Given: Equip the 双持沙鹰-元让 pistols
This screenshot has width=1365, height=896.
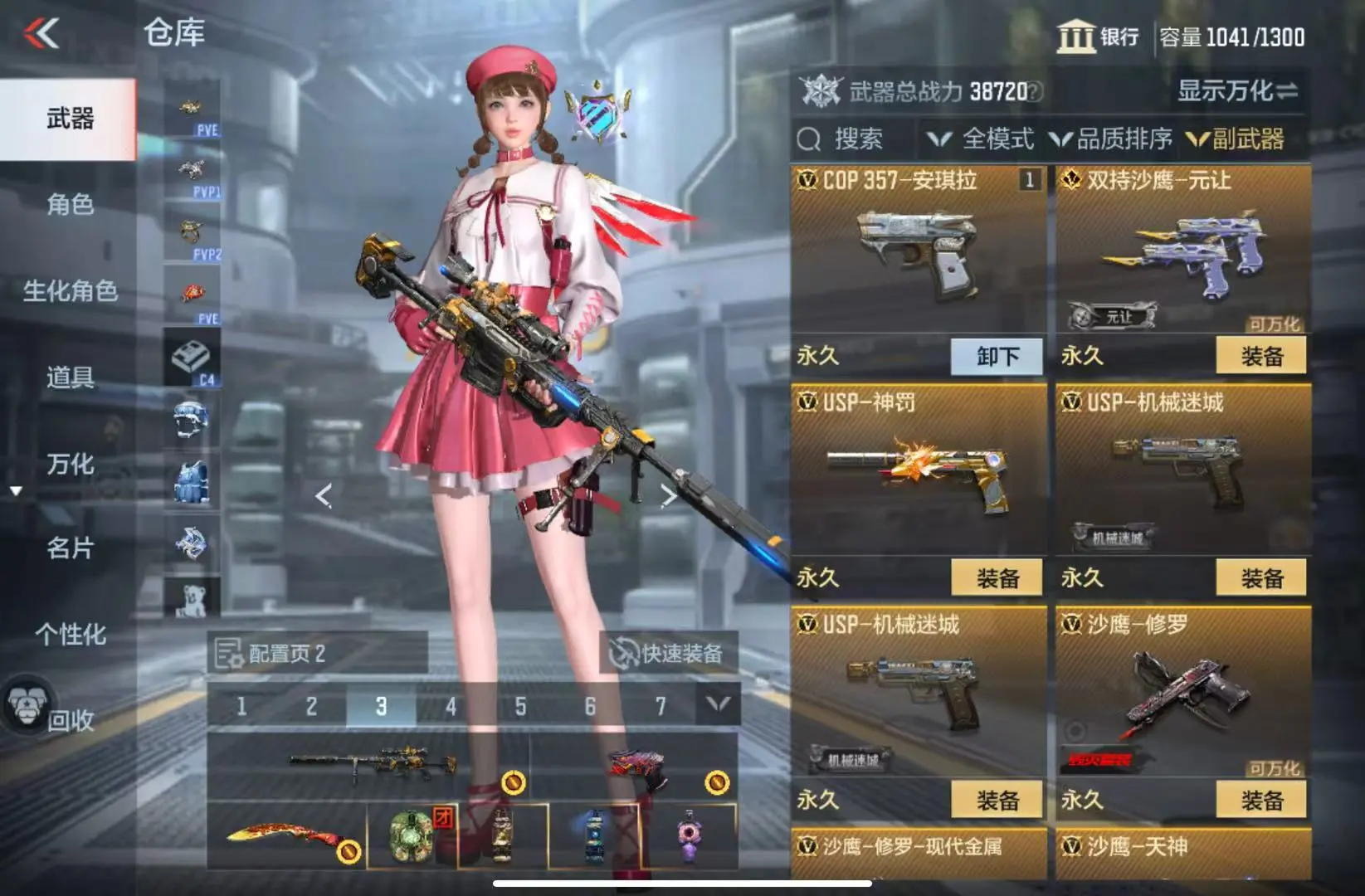Looking at the screenshot, I should click(x=1261, y=357).
